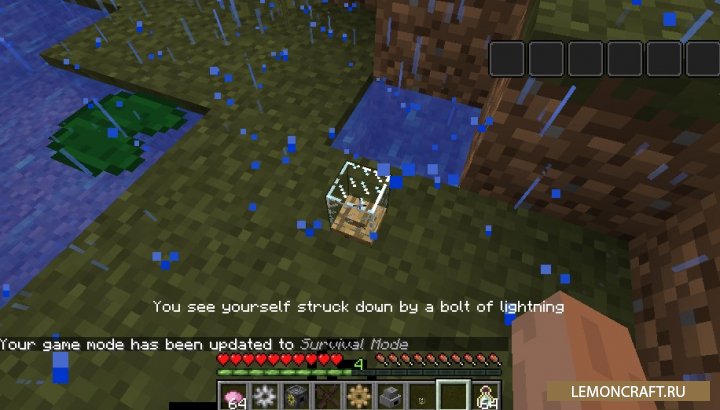The height and width of the screenshot is (410, 720).
Task: Select the pink item stack in the hotbar
Action: [x=236, y=394]
